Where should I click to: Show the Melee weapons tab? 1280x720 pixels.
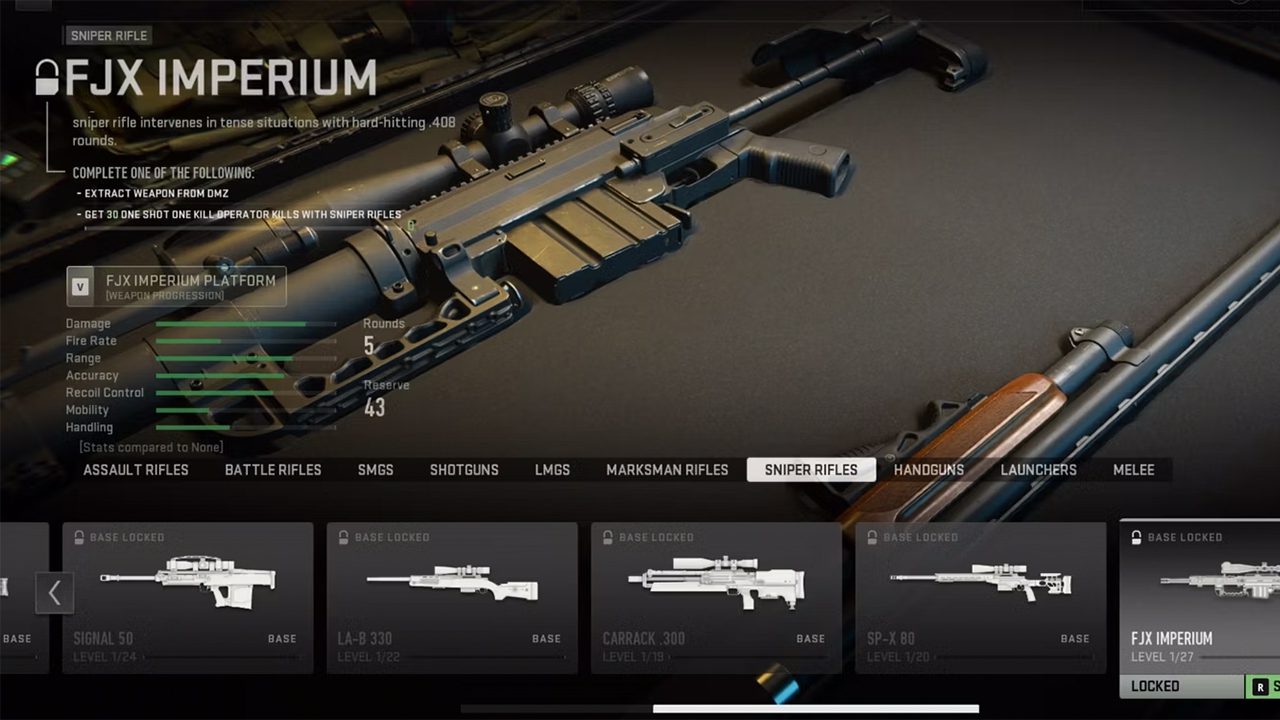click(x=1134, y=470)
